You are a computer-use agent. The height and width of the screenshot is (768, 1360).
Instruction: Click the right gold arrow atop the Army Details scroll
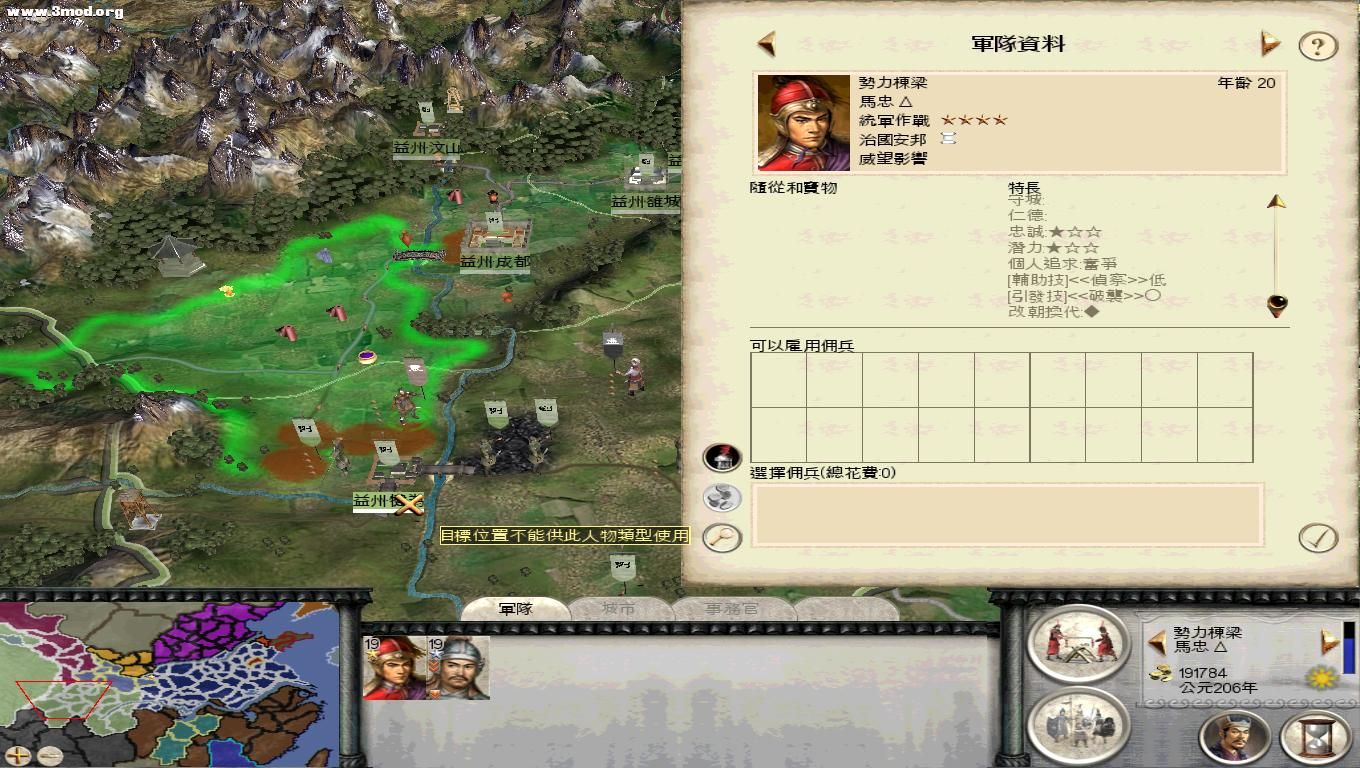click(1270, 44)
